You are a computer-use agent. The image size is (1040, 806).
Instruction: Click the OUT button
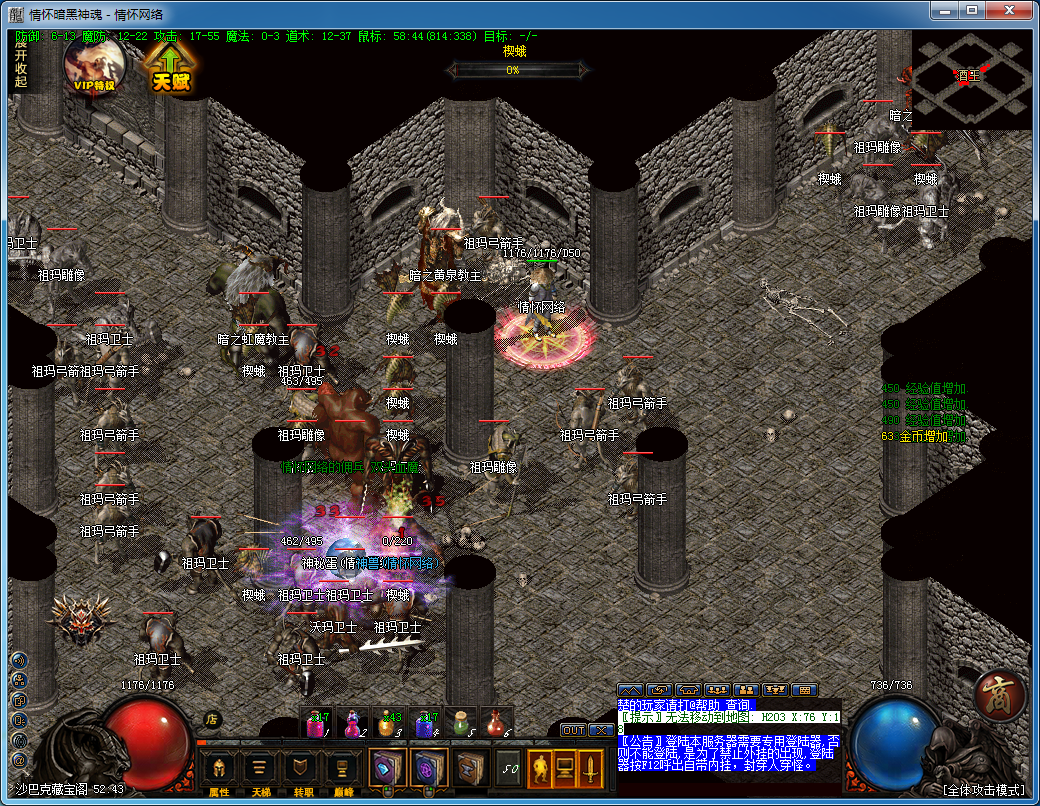572,730
